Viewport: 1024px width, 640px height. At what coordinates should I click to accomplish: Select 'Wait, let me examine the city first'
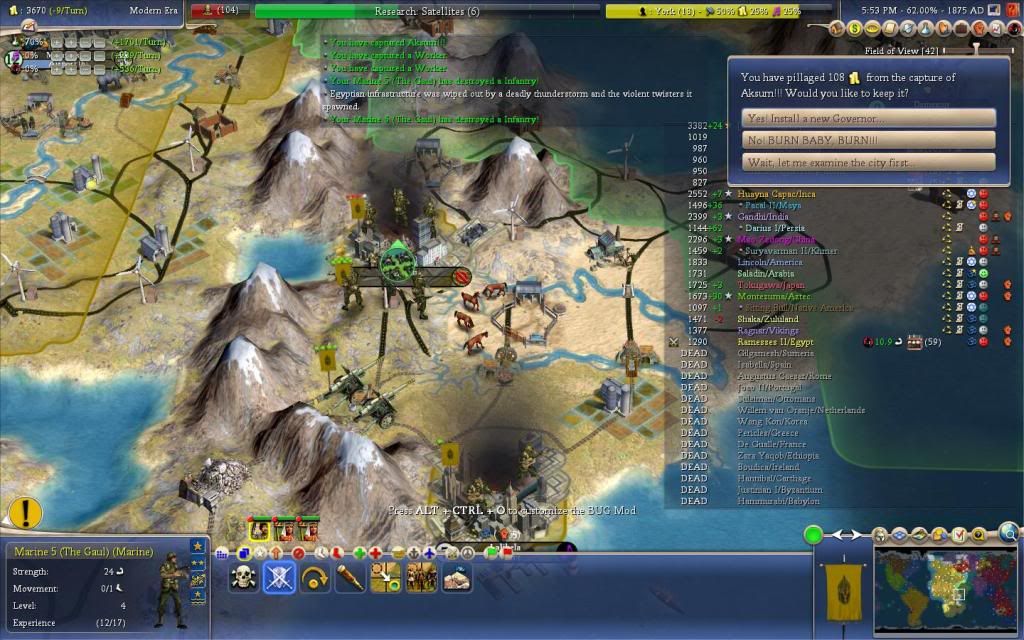pyautogui.click(x=870, y=162)
